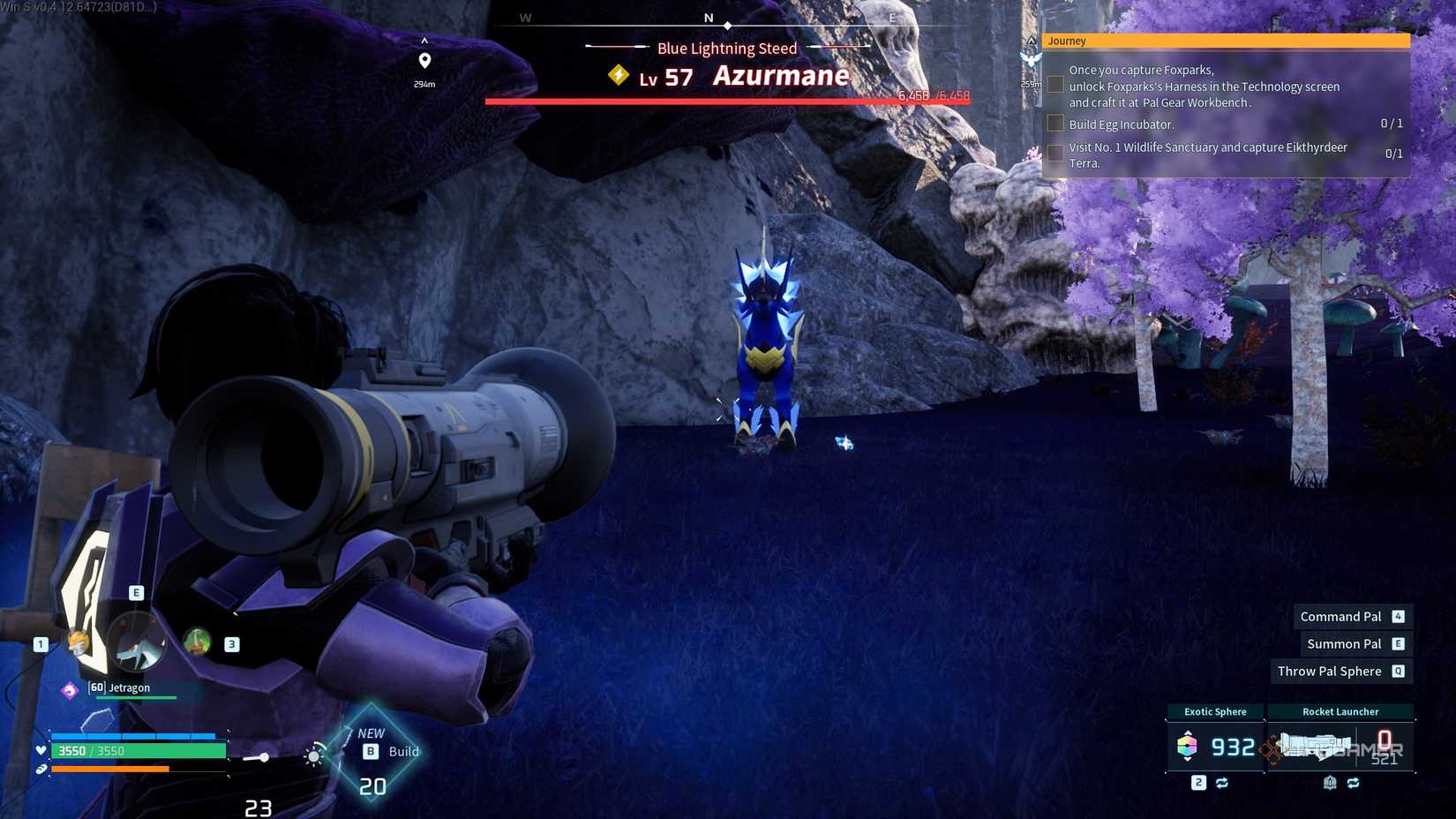Check the Eikthyrdeer Terra capture objective
This screenshot has height=819, width=1456.
click(x=1055, y=152)
